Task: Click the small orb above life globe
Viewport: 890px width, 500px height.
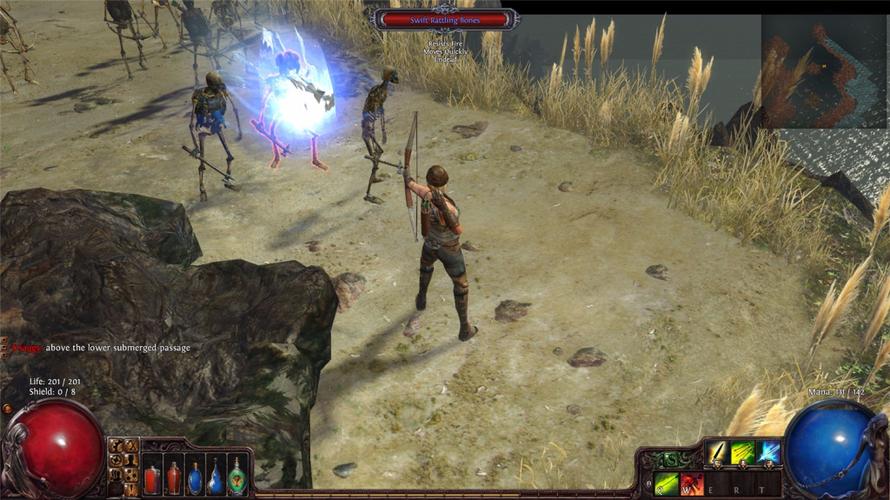Action: click(x=8, y=409)
